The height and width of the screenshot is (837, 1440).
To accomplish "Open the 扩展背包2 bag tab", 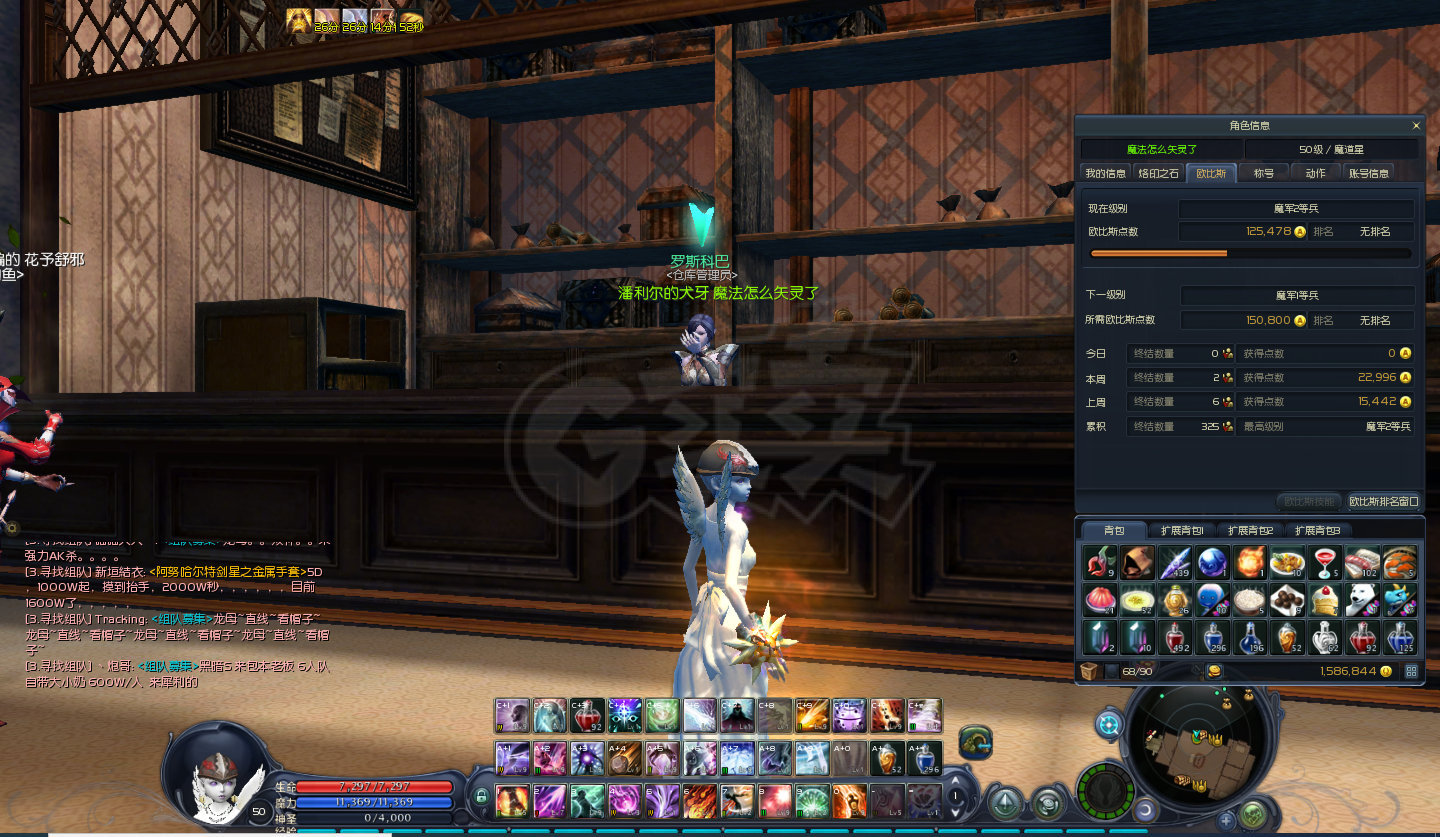I will coord(1250,530).
